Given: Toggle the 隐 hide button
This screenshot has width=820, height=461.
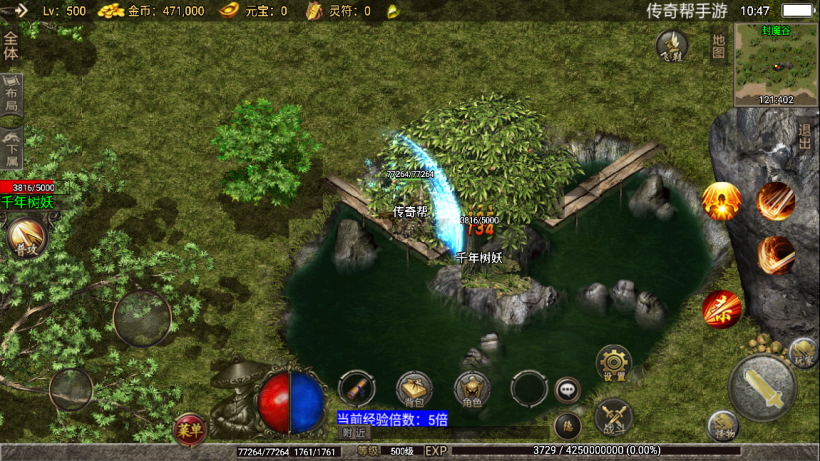Looking at the screenshot, I should tap(567, 425).
